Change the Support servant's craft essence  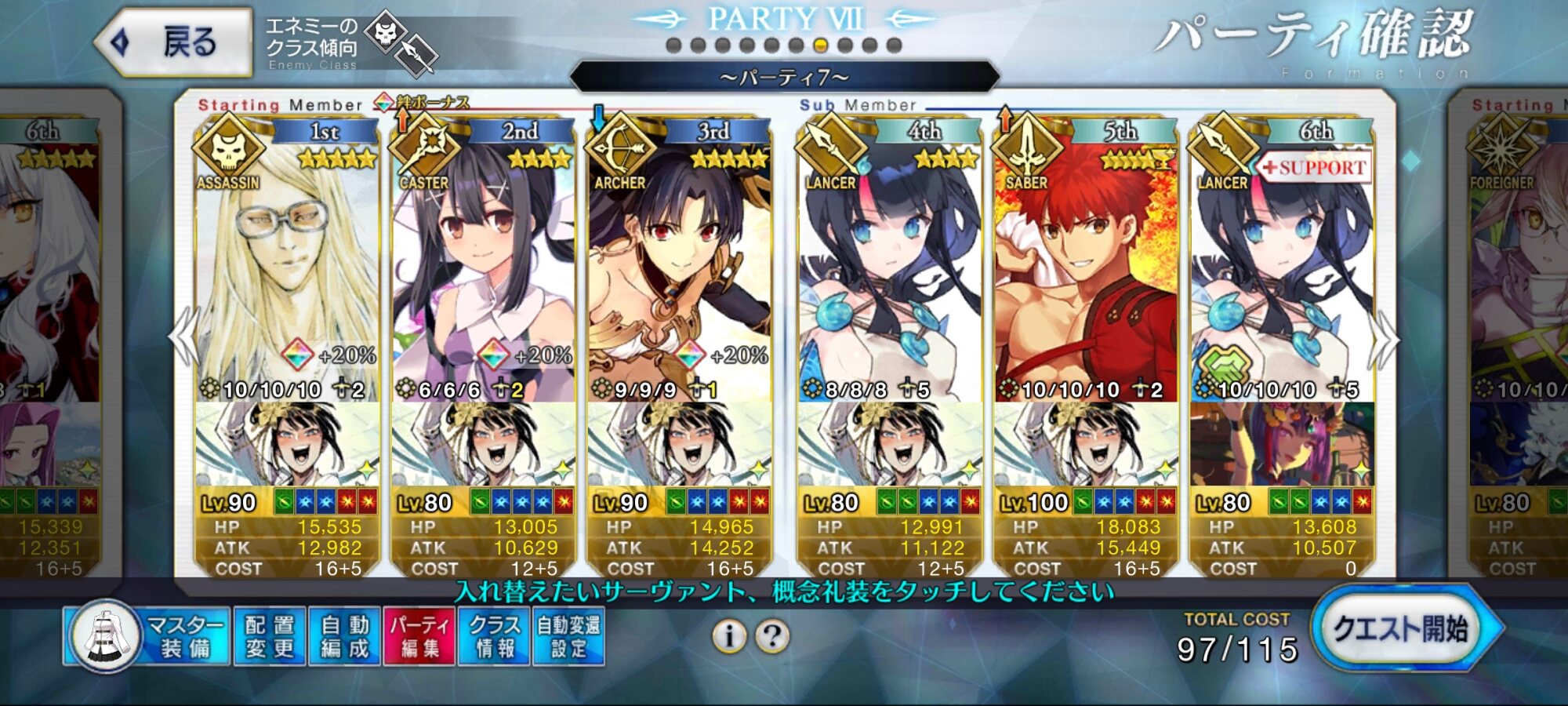(x=1282, y=443)
